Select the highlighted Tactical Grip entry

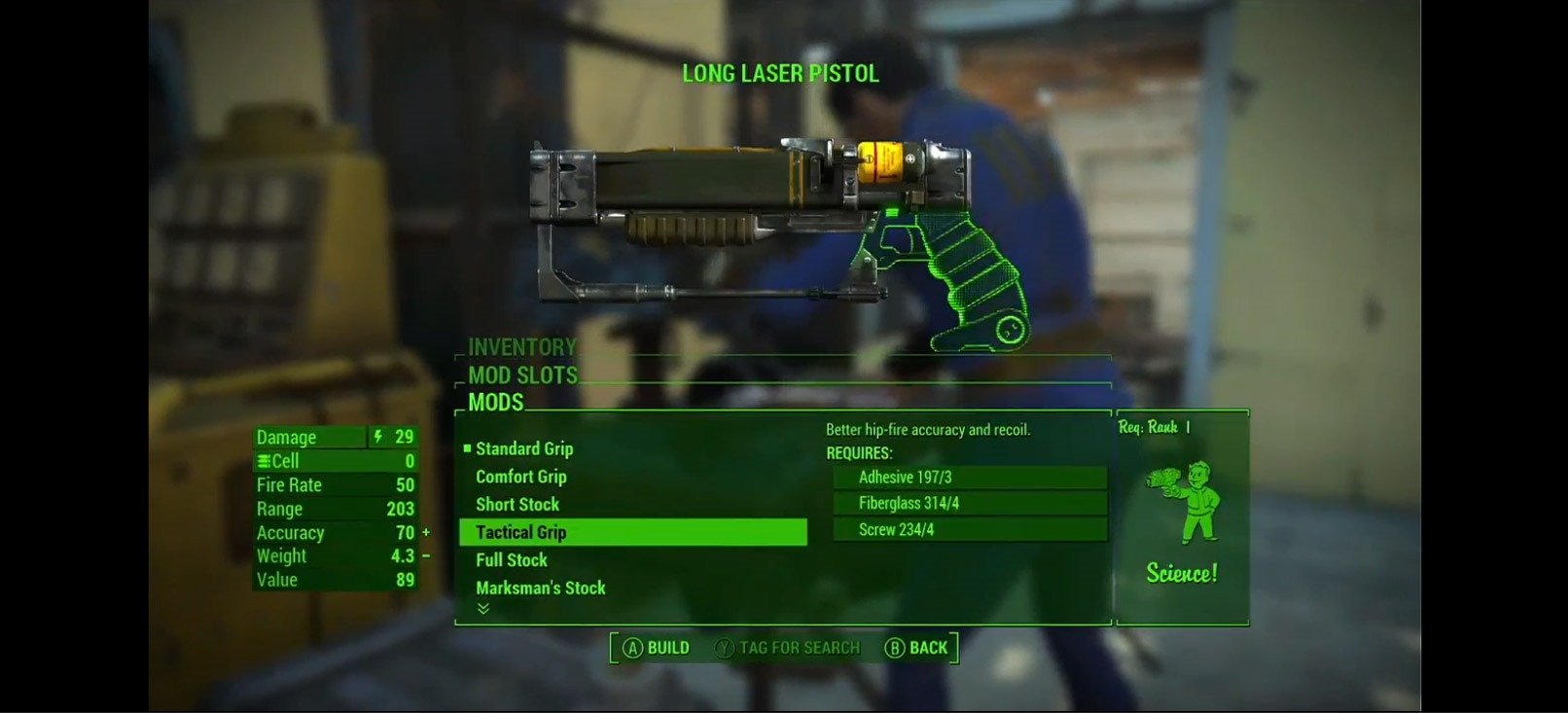(632, 532)
